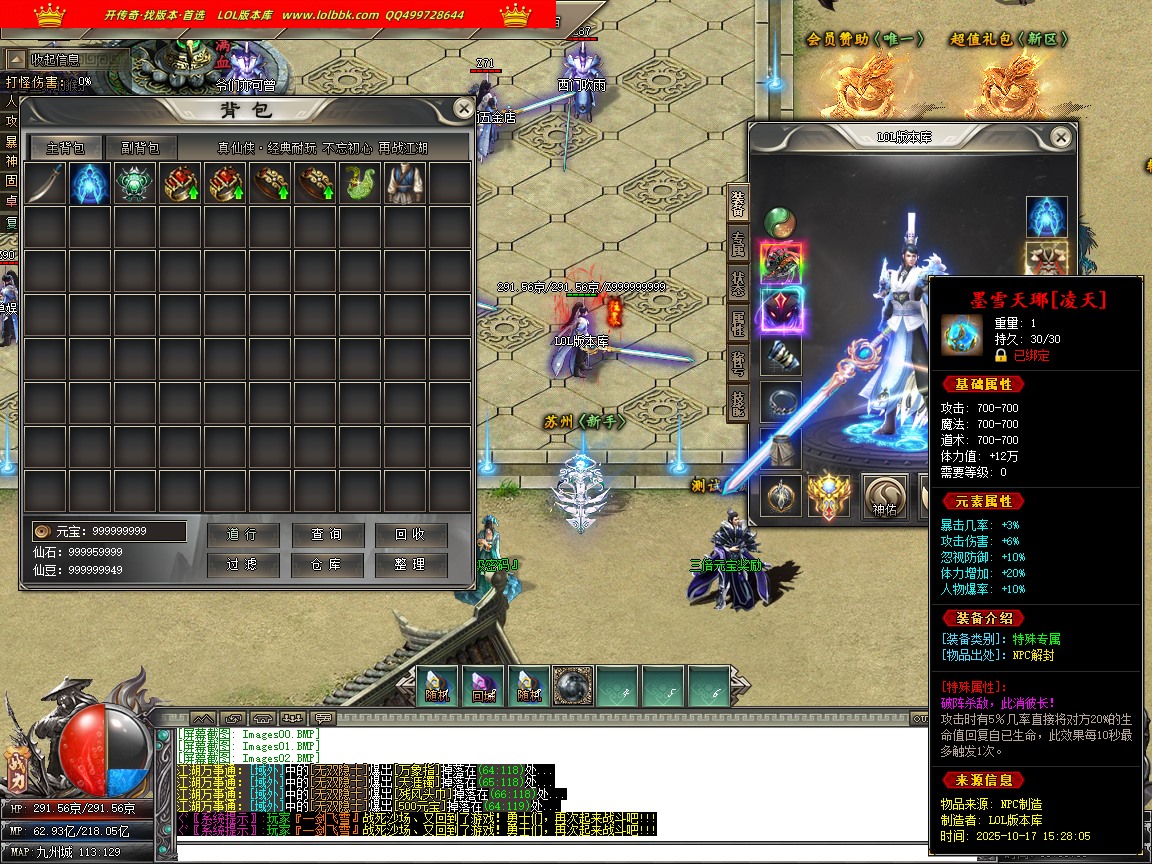Close the character equipment window

[x=1061, y=137]
